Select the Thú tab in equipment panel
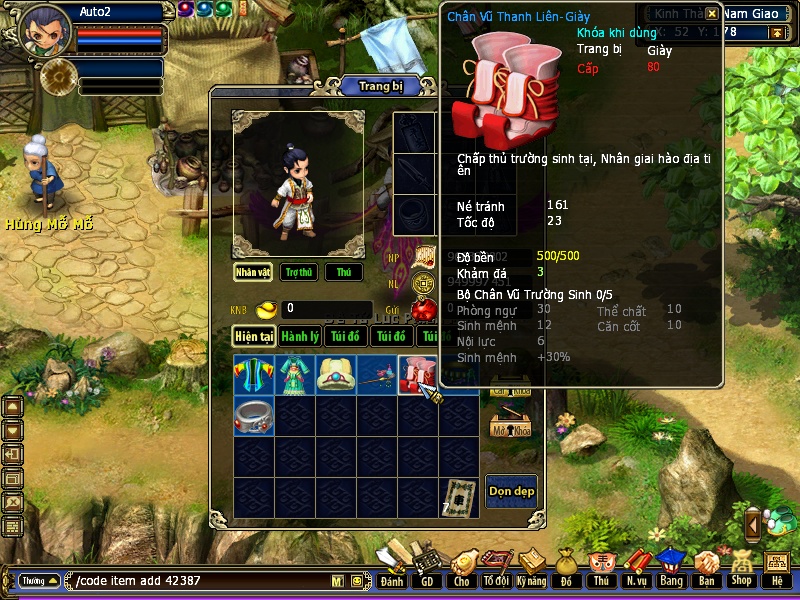Viewport: 800px width, 600px height. [x=344, y=272]
